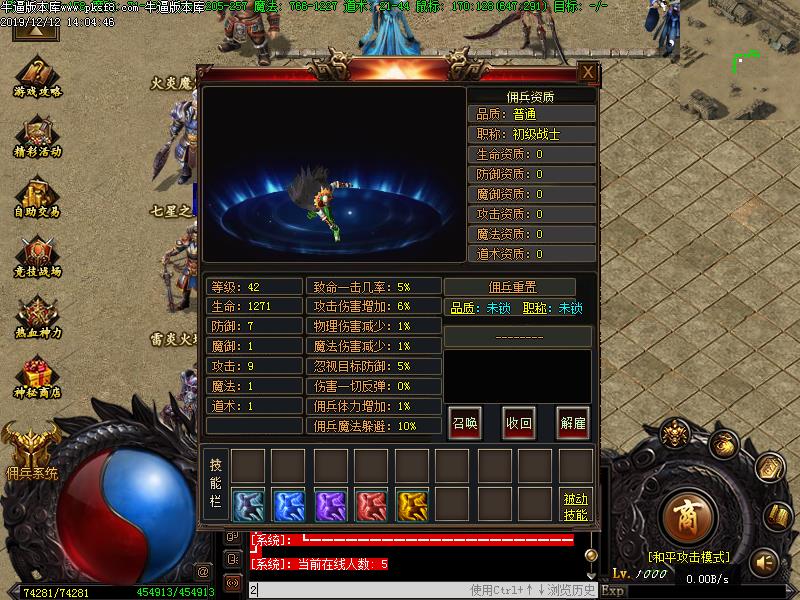Viewport: 800px width, 600px height.
Task: Close the mercenary panel with the X
Action: coord(588,72)
